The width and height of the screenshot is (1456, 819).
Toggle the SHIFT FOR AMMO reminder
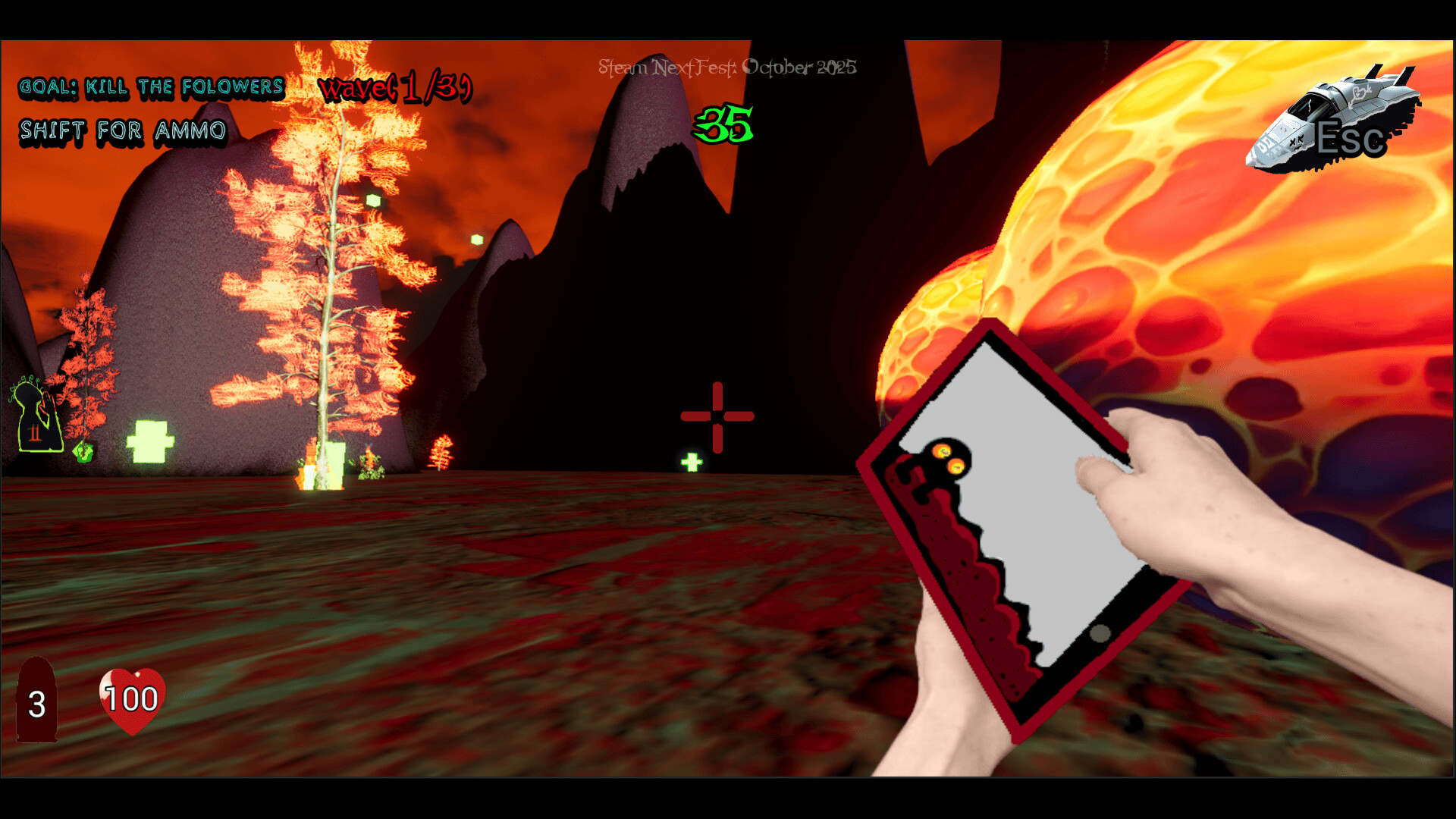click(x=124, y=130)
